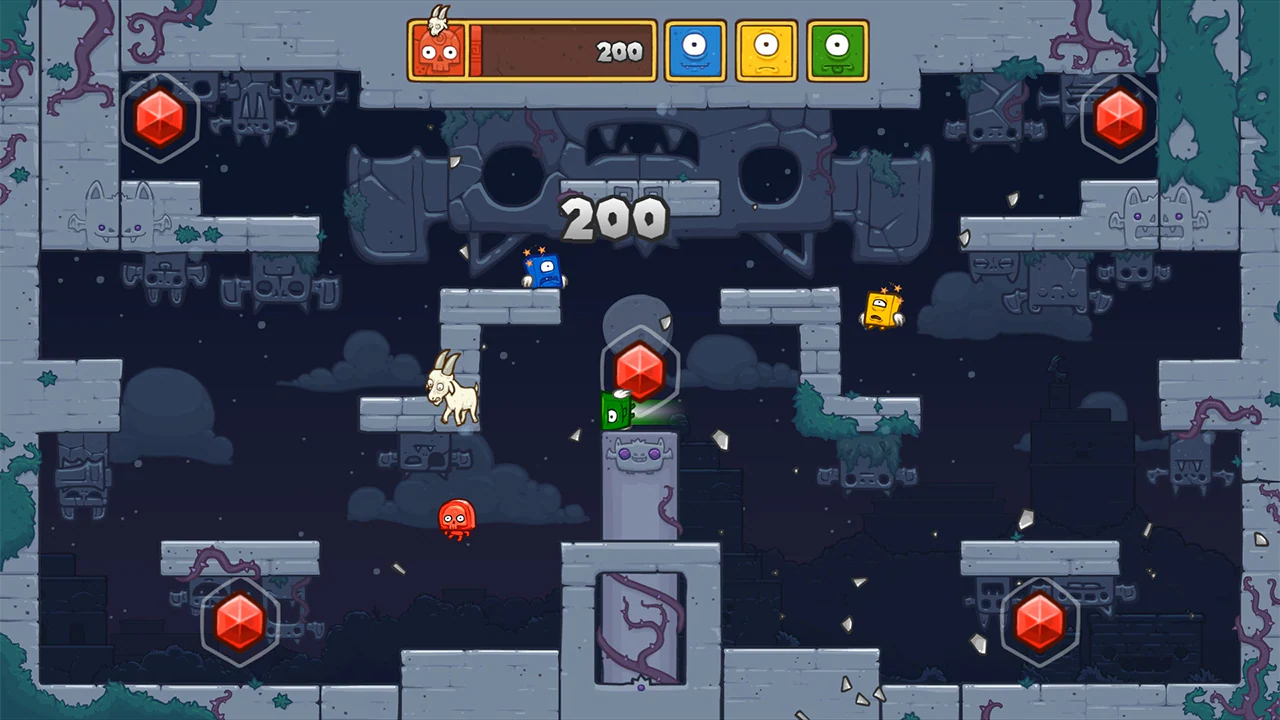The image size is (1280, 720).
Task: Click the startled yellow character midair
Action: (x=880, y=310)
